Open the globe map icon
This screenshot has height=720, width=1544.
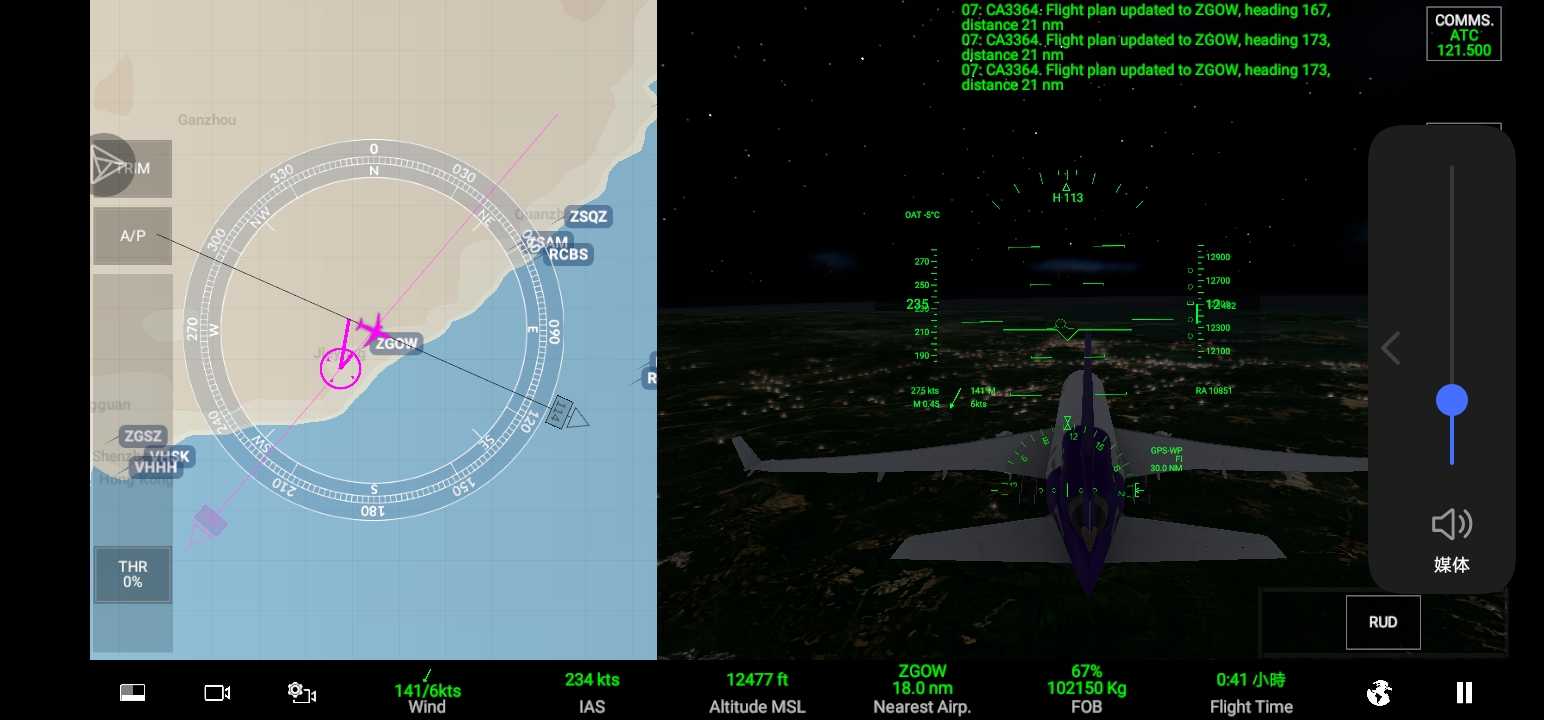click(x=1379, y=692)
